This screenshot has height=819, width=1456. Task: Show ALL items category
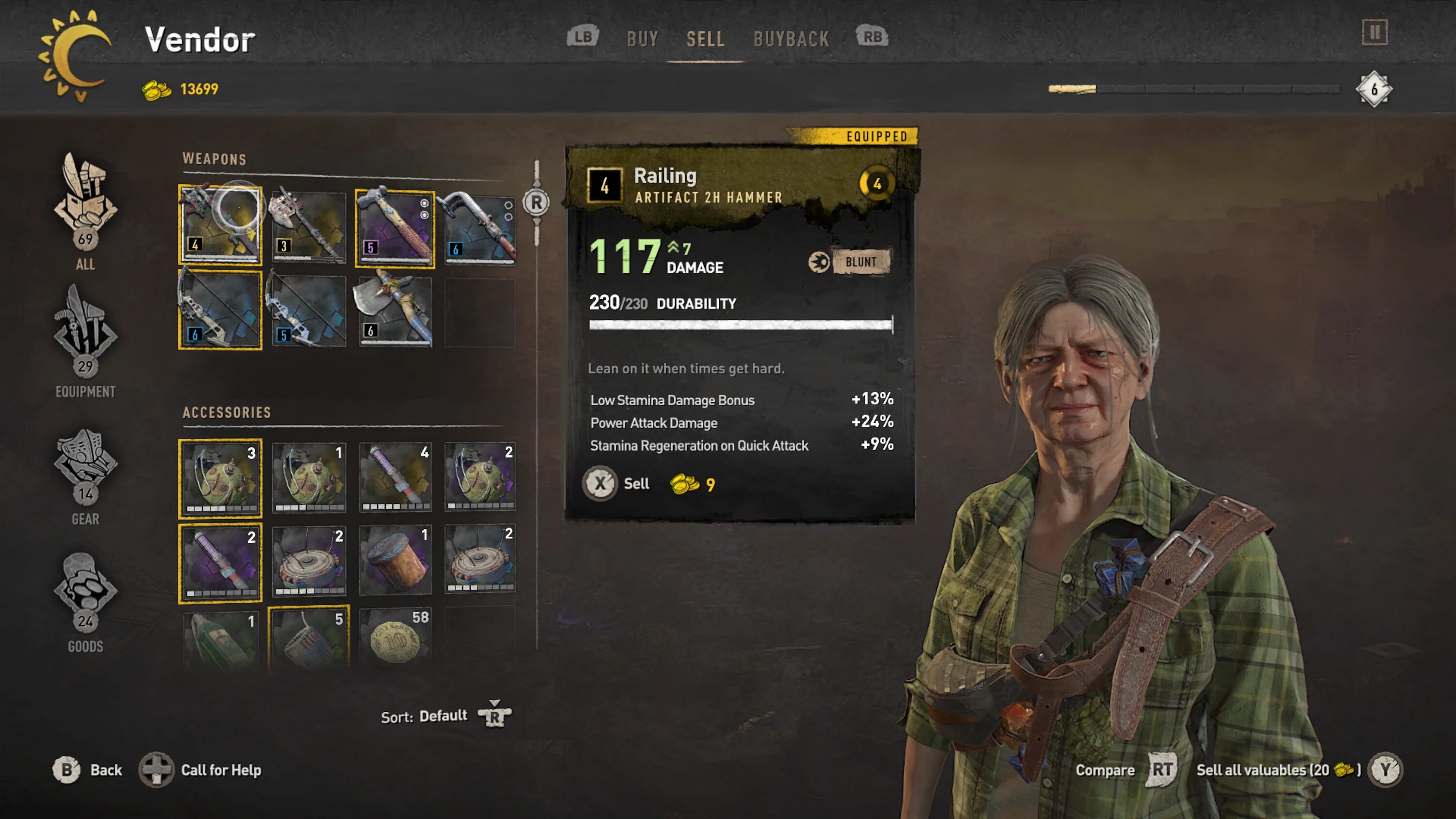point(85,212)
